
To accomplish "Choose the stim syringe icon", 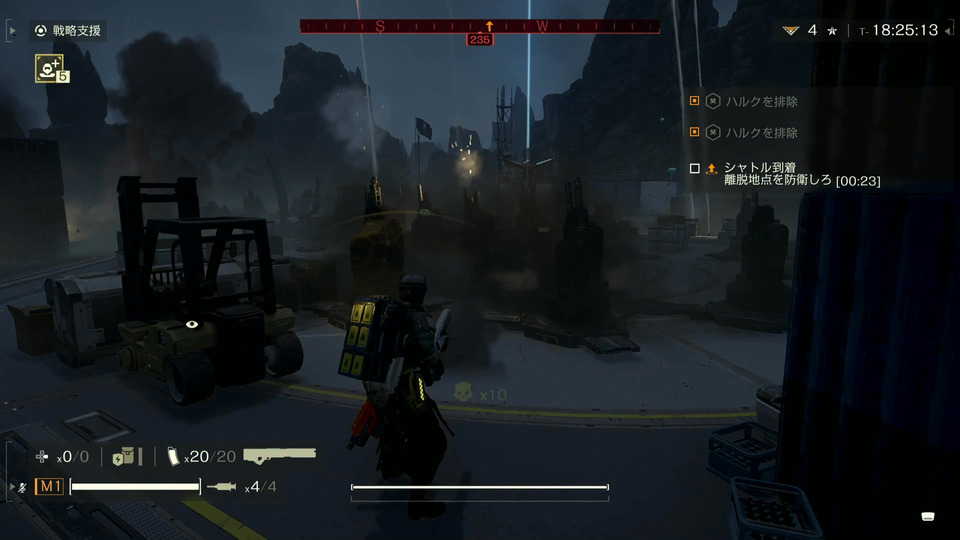I will pos(220,487).
